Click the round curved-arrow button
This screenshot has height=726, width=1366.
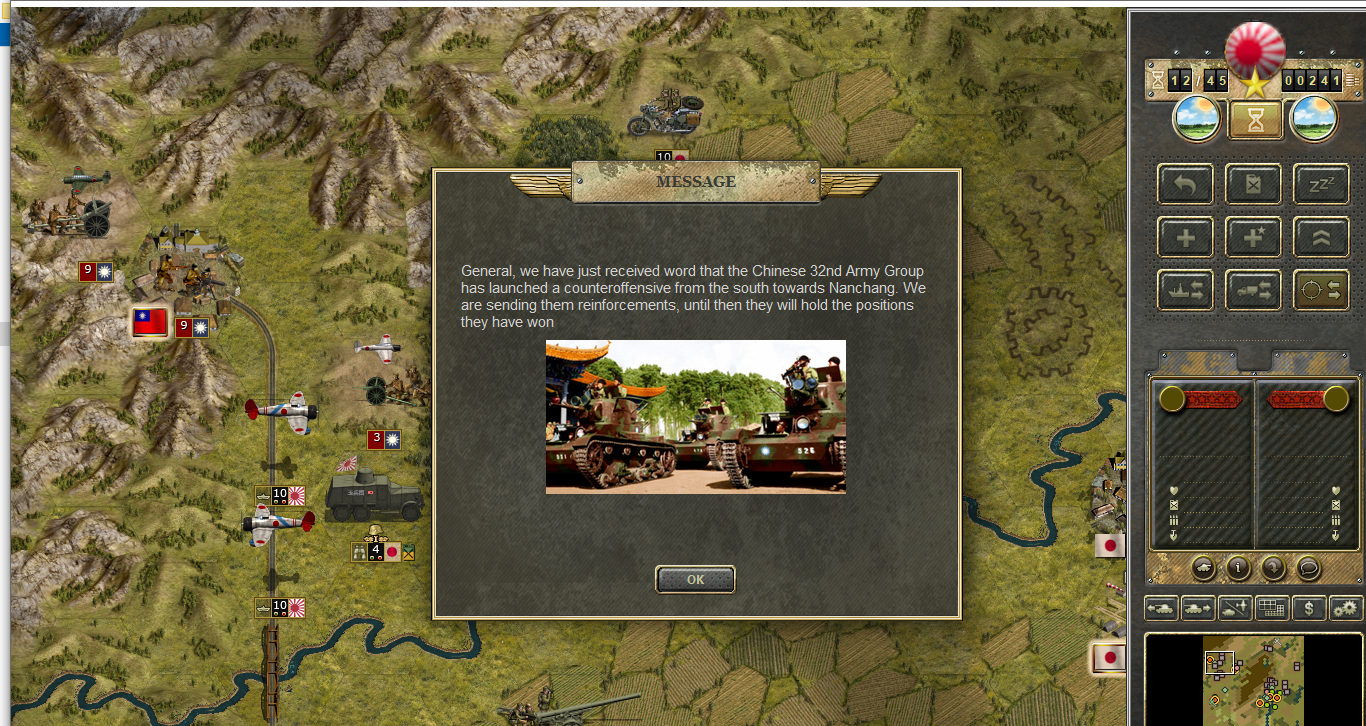[1273, 568]
